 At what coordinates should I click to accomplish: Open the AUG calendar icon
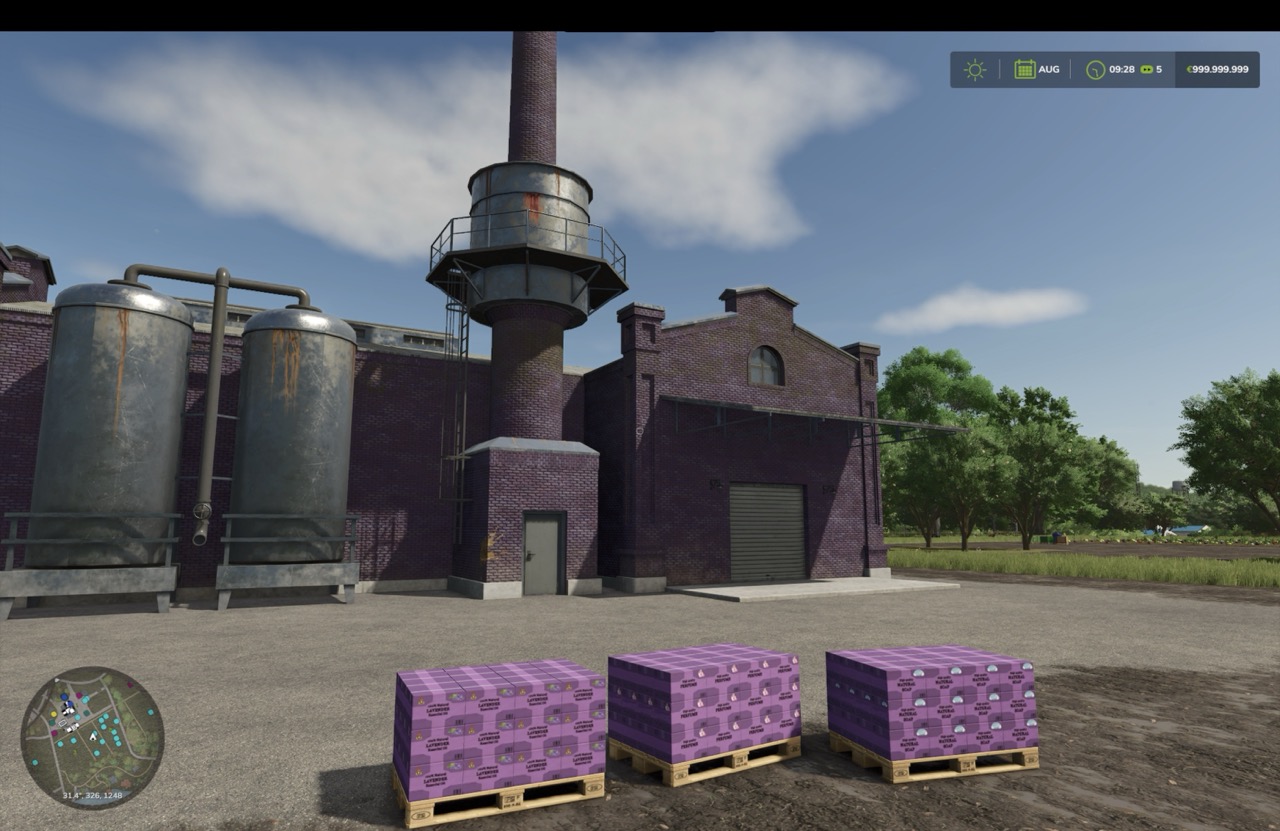coord(1023,69)
